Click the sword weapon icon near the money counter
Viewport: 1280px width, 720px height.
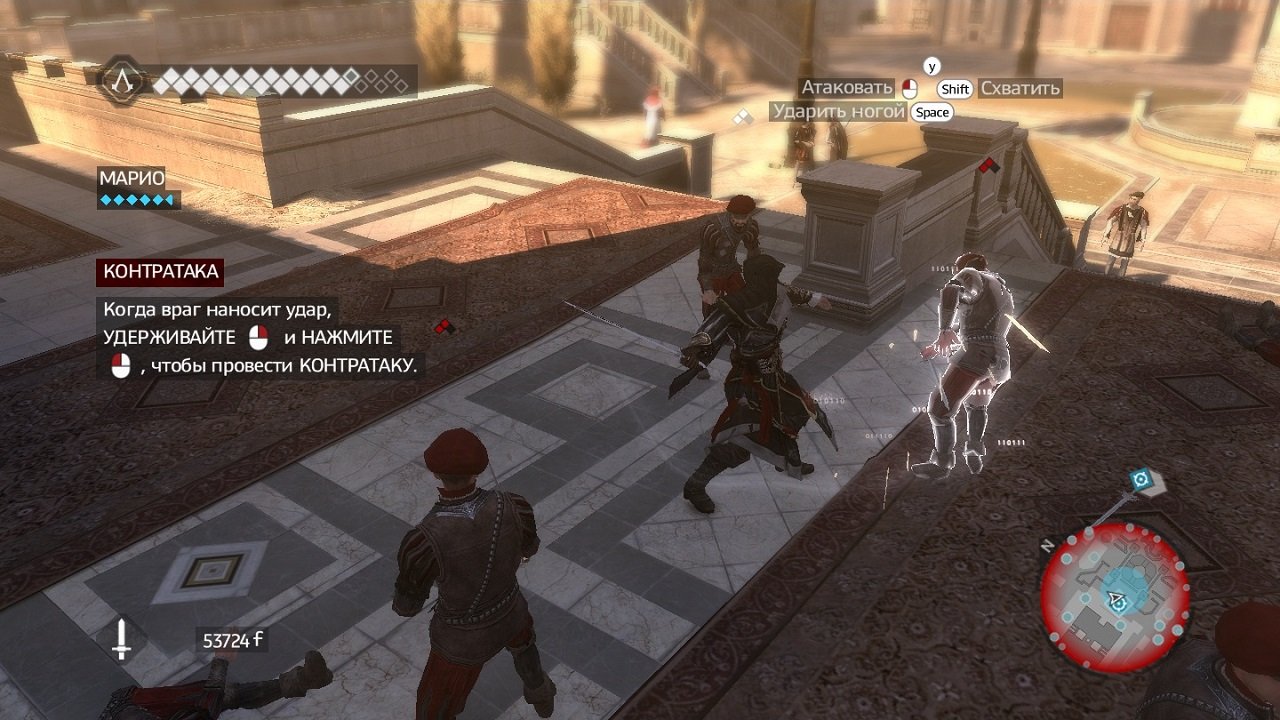coord(122,638)
